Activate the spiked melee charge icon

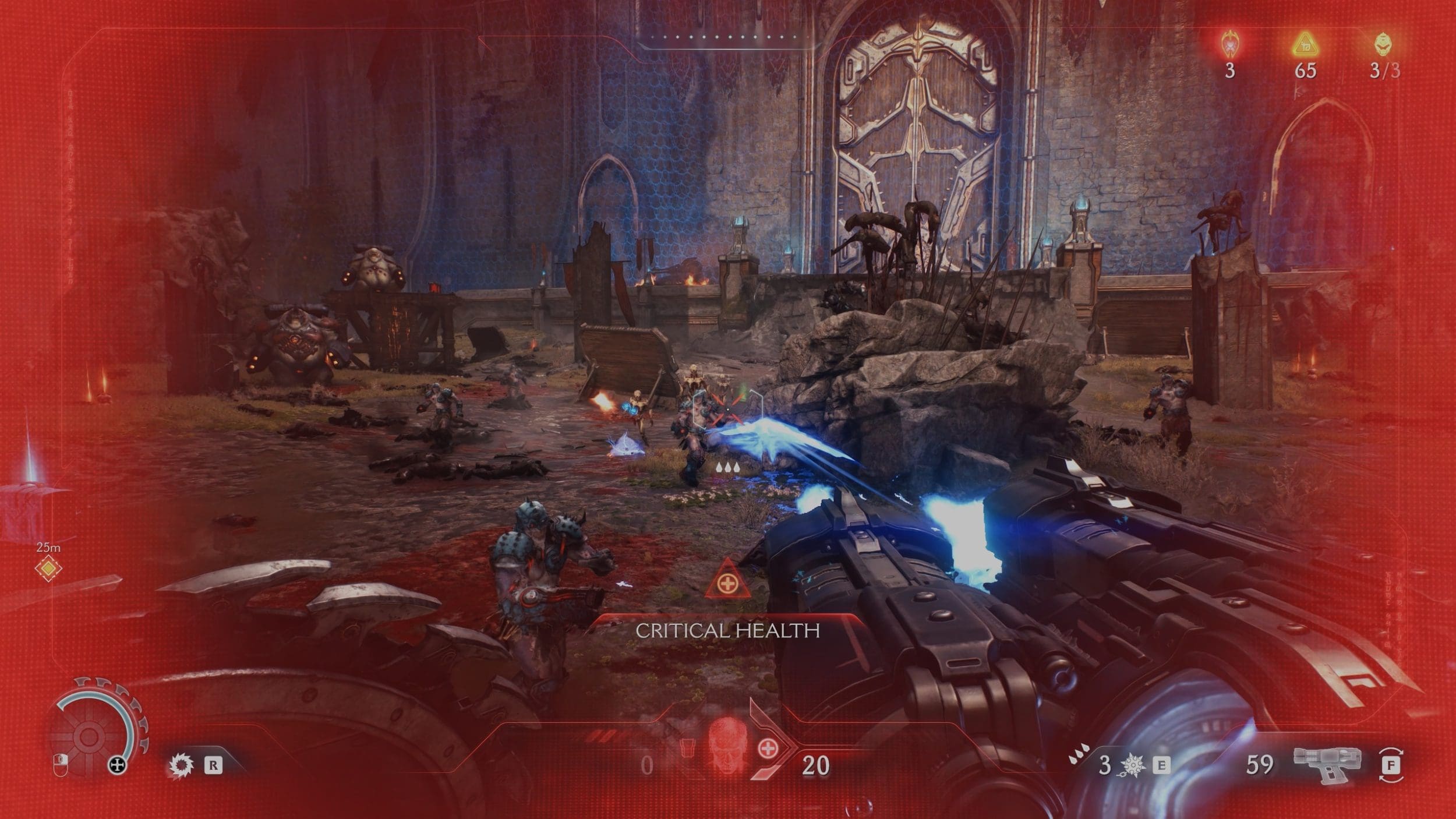click(x=1133, y=765)
